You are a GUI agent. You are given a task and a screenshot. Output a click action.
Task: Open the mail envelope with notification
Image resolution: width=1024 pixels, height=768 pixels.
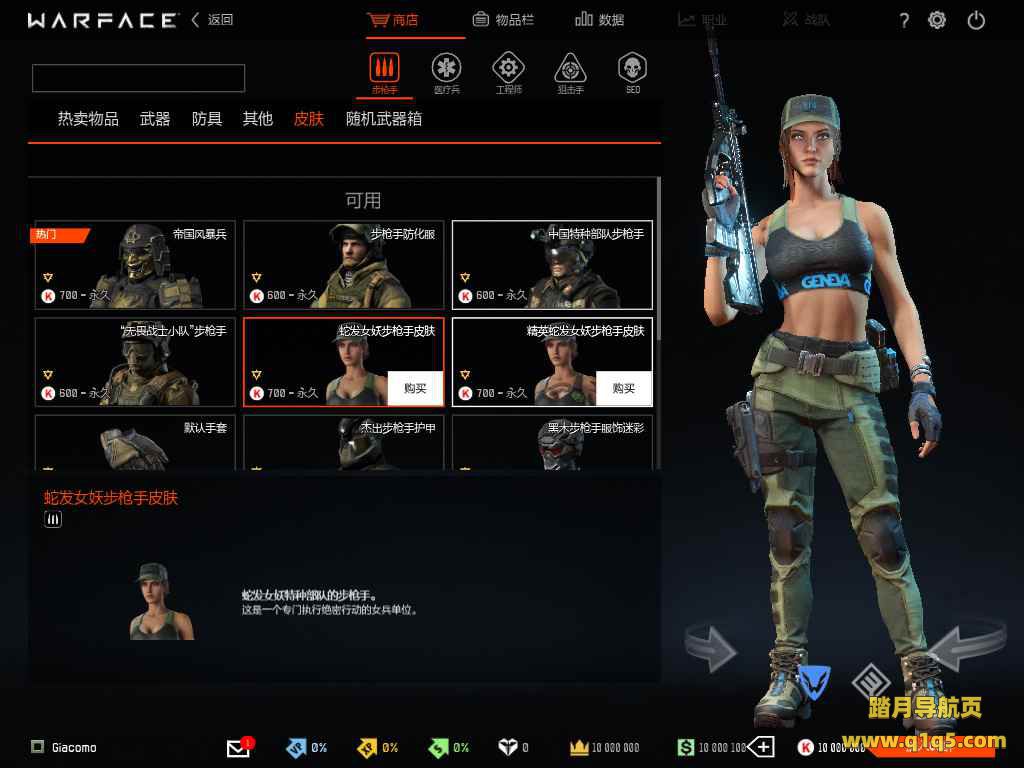pos(238,747)
